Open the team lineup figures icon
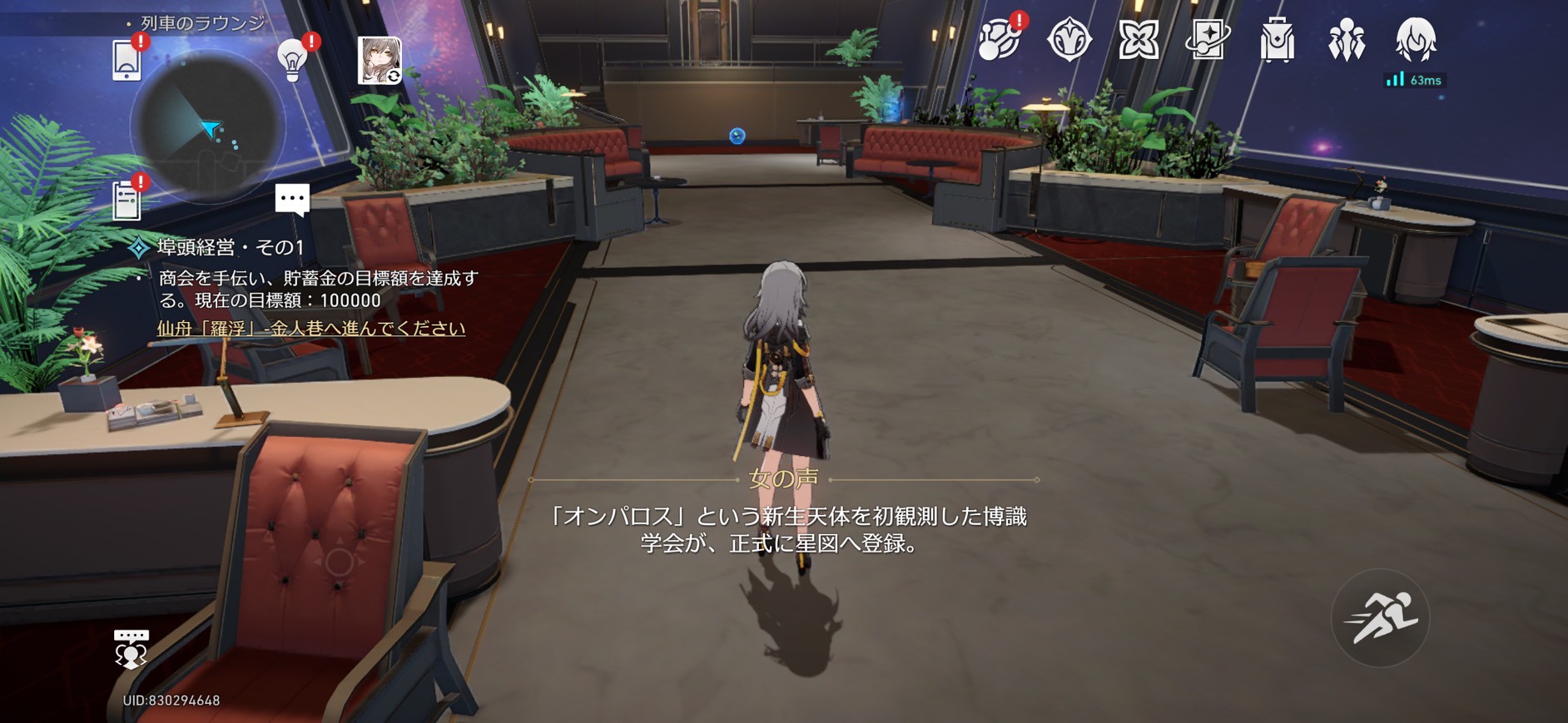Image resolution: width=1568 pixels, height=723 pixels. [1347, 40]
